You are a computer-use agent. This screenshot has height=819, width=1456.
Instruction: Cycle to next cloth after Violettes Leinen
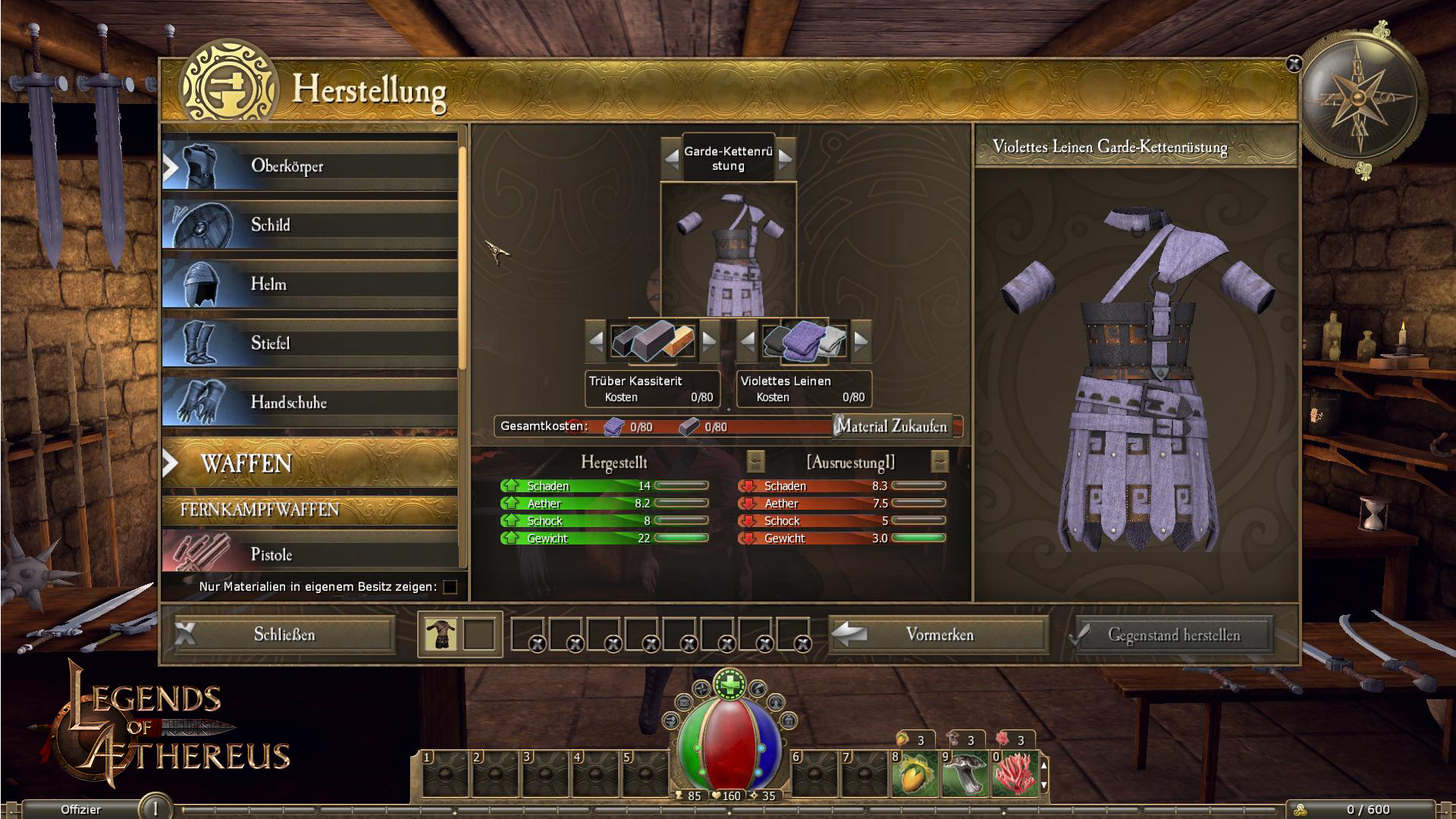click(x=861, y=340)
